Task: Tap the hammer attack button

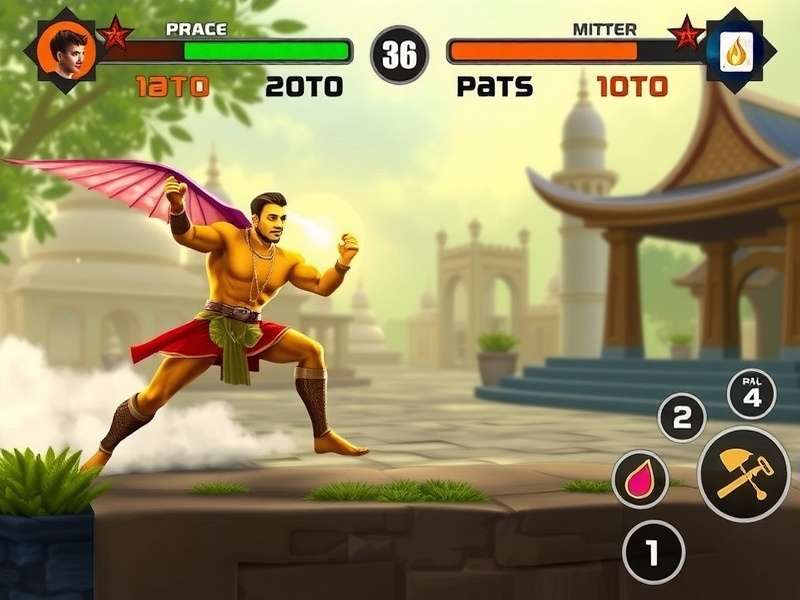Action: click(x=743, y=473)
